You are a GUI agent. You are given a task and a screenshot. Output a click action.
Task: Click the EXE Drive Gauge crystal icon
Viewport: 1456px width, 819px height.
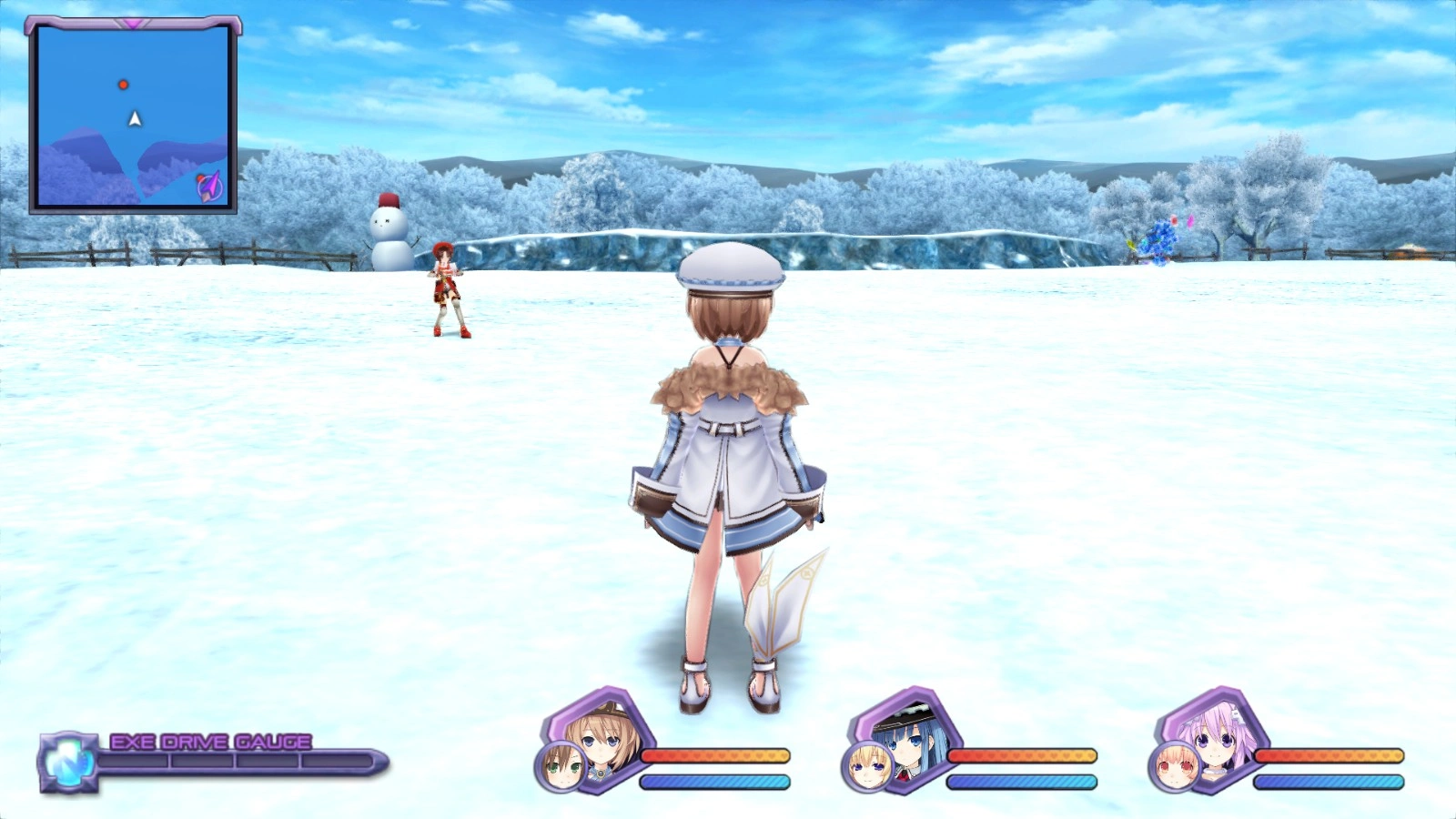[x=68, y=761]
